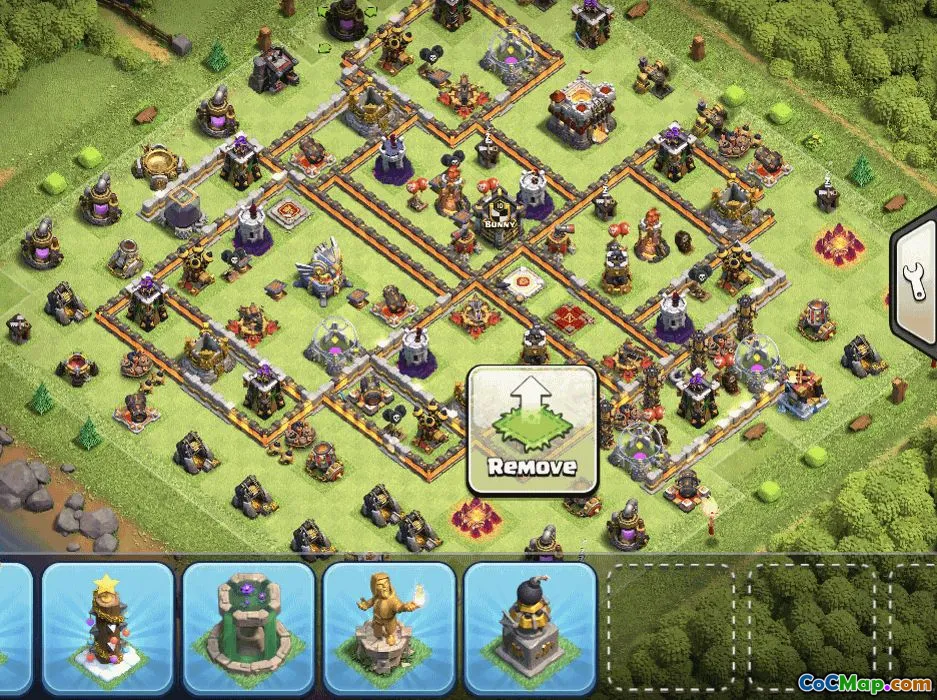Visit the CoCMap.com watermark link
Screen dimensions: 937x700
coord(862,684)
